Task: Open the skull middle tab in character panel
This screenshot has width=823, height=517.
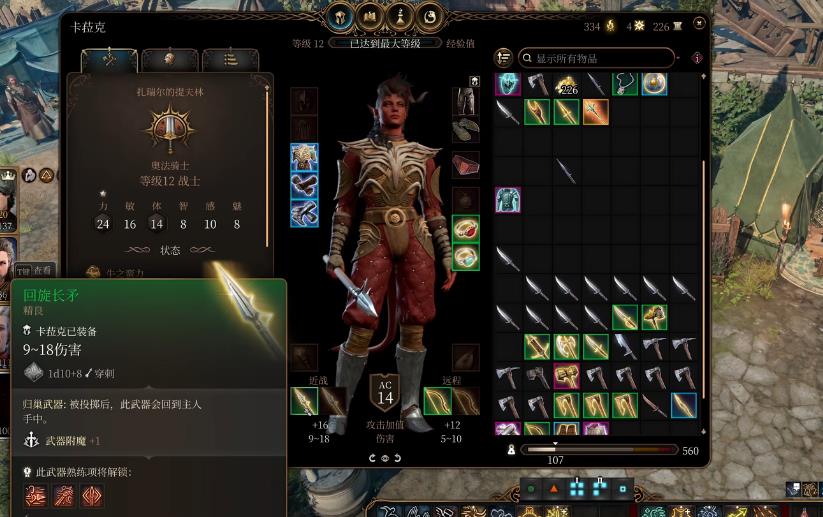Action: [169, 60]
